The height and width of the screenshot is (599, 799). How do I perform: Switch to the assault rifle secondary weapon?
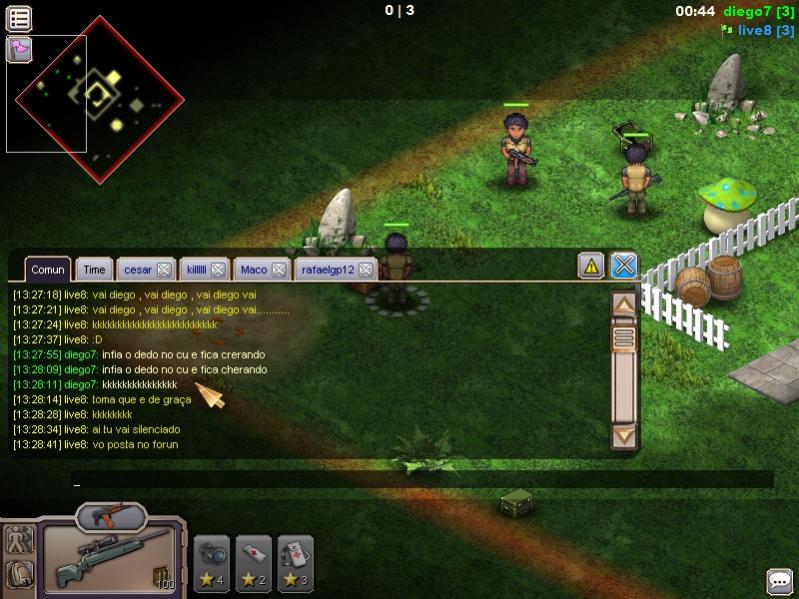pos(111,516)
